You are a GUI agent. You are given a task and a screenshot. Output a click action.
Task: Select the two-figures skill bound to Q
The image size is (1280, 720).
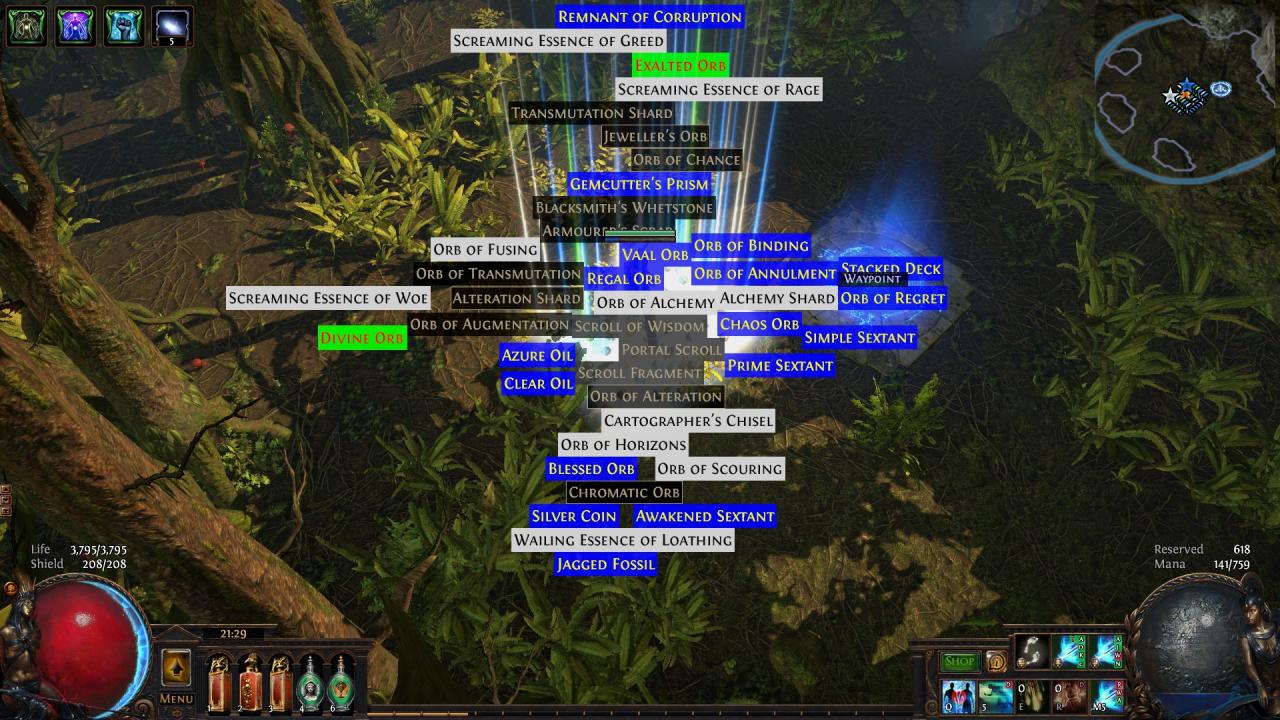[x=958, y=696]
